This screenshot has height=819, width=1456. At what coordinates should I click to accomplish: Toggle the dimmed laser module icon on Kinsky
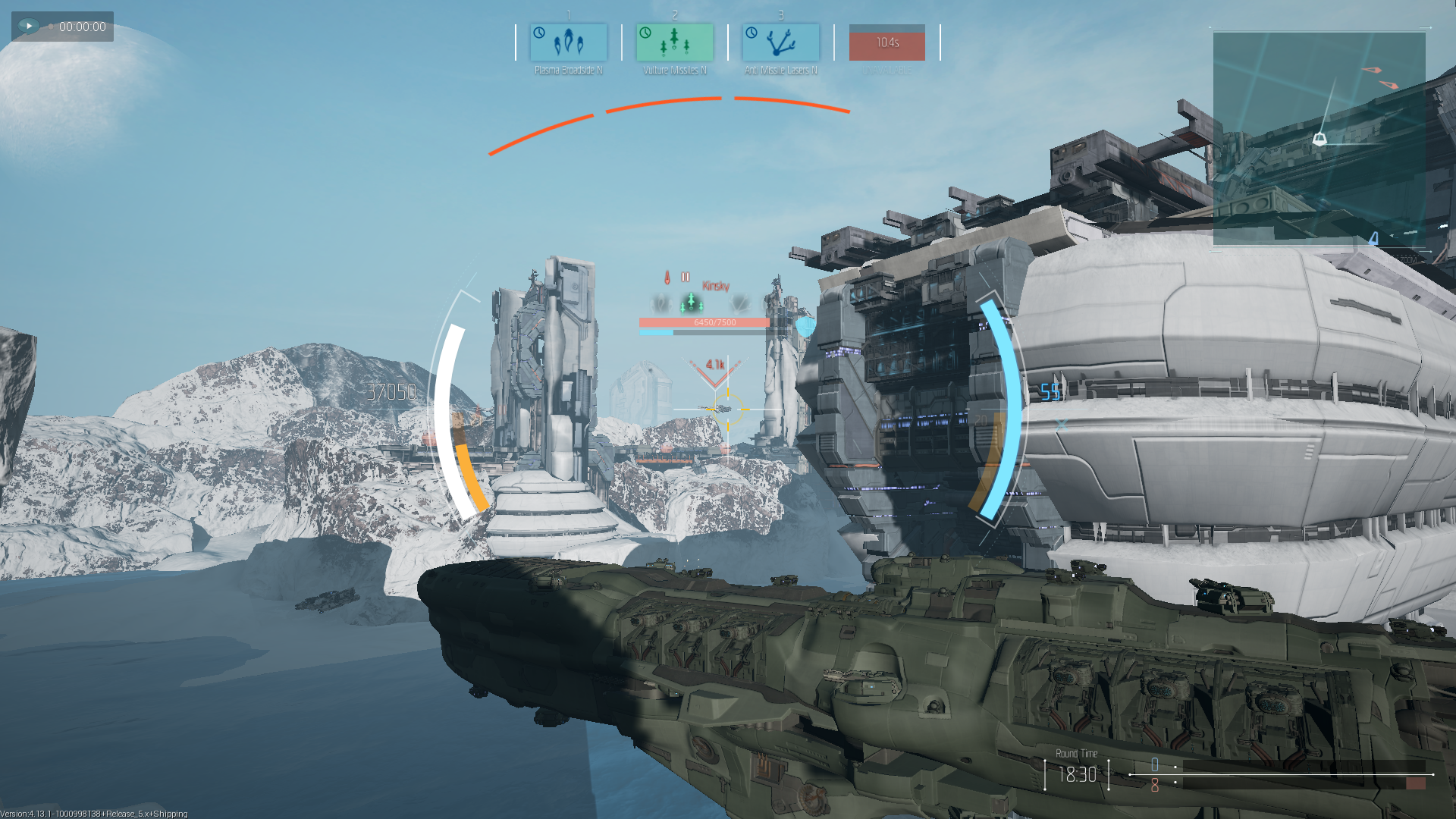pos(738,306)
